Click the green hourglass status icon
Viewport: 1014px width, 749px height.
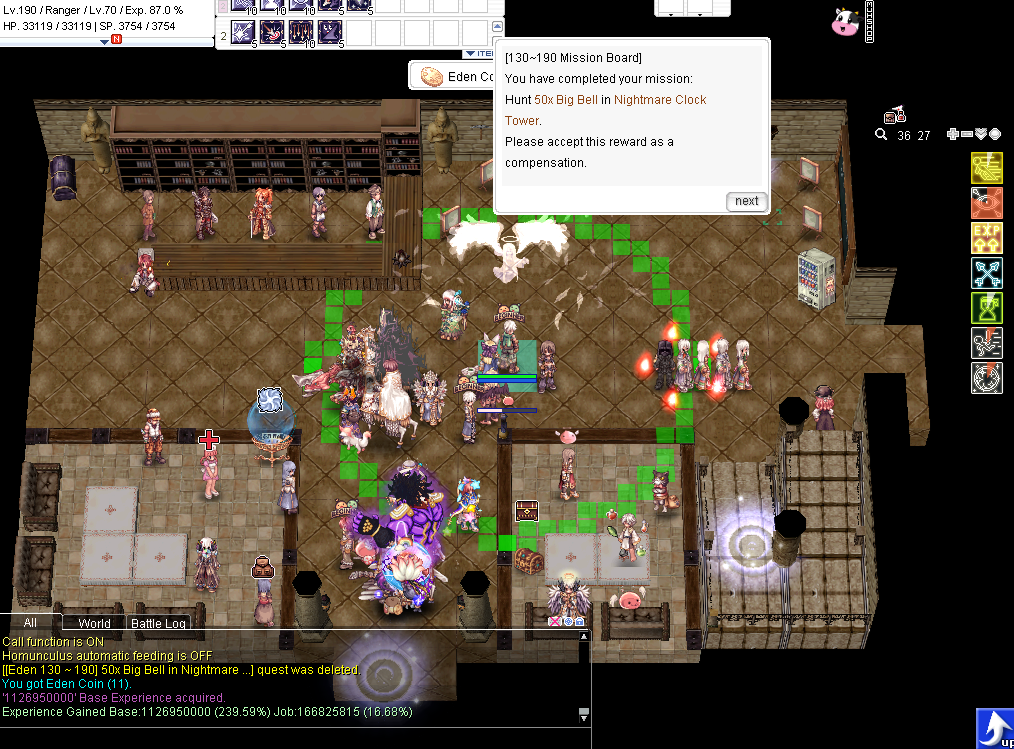987,308
